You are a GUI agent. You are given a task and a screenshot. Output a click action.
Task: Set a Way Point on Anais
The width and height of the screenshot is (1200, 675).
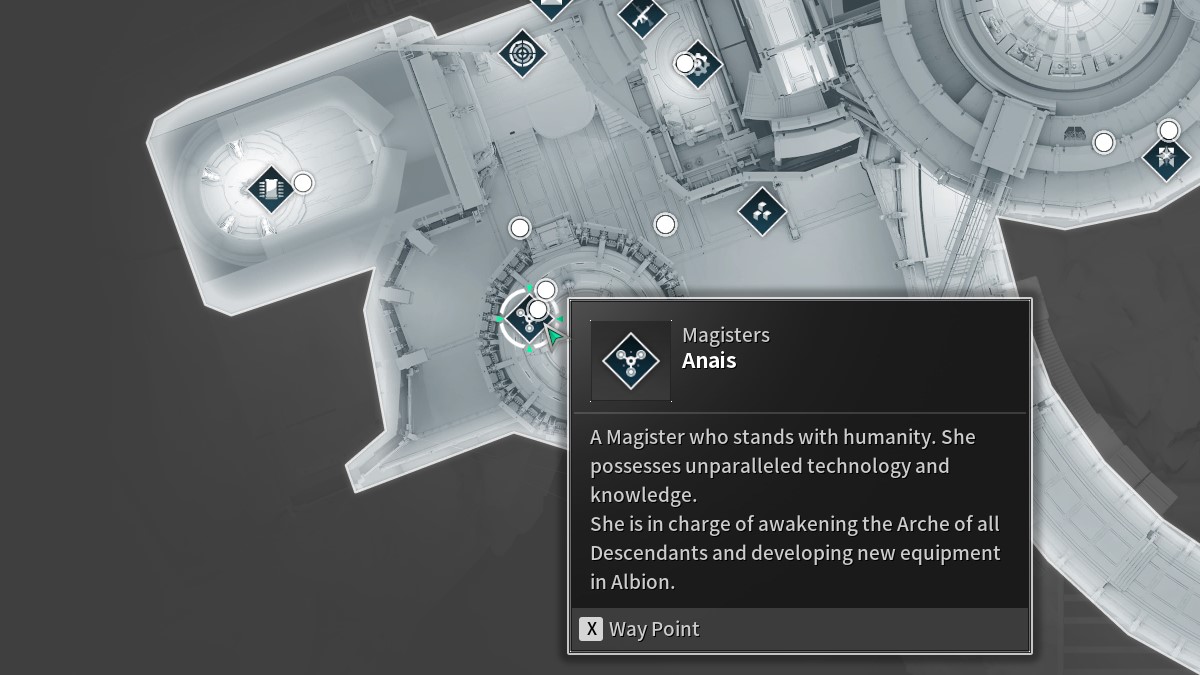coord(640,629)
